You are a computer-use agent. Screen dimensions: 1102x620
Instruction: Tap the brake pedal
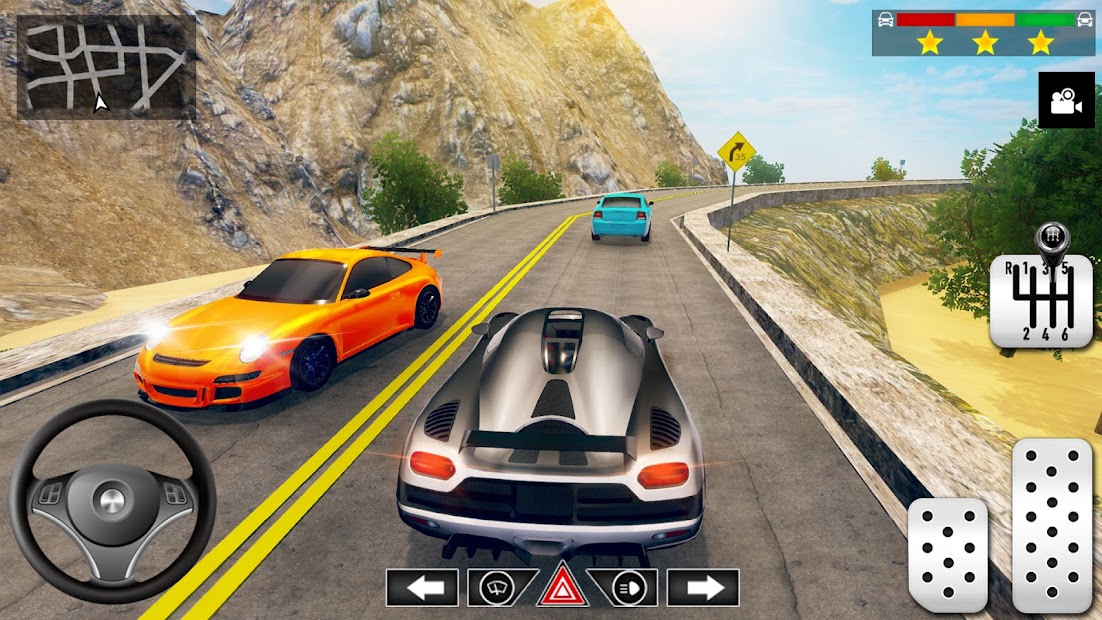(x=947, y=555)
